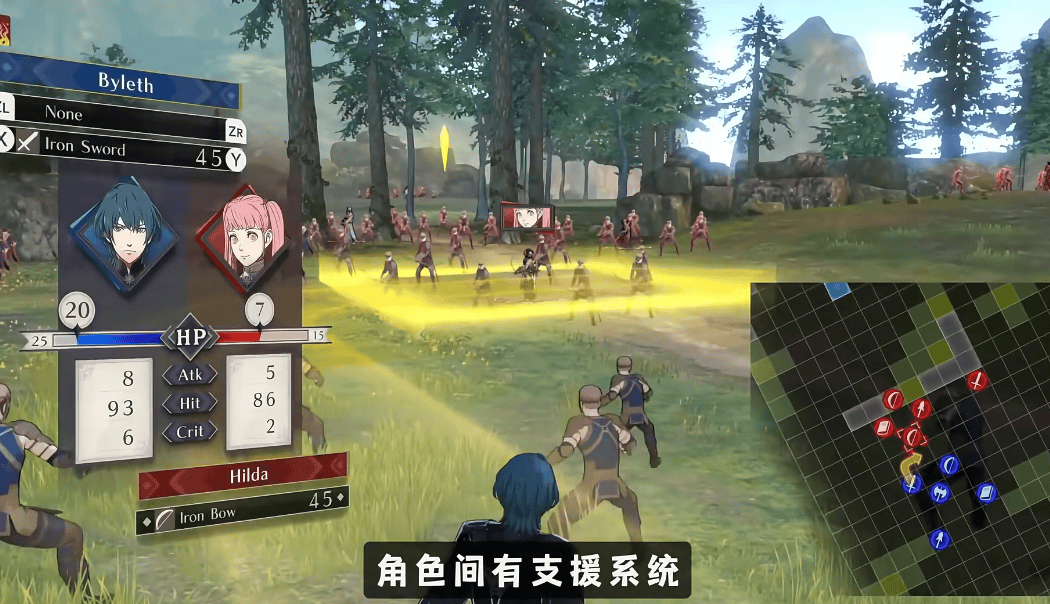Click the Byleth name banner
Image resolution: width=1050 pixels, height=604 pixels.
click(x=125, y=83)
